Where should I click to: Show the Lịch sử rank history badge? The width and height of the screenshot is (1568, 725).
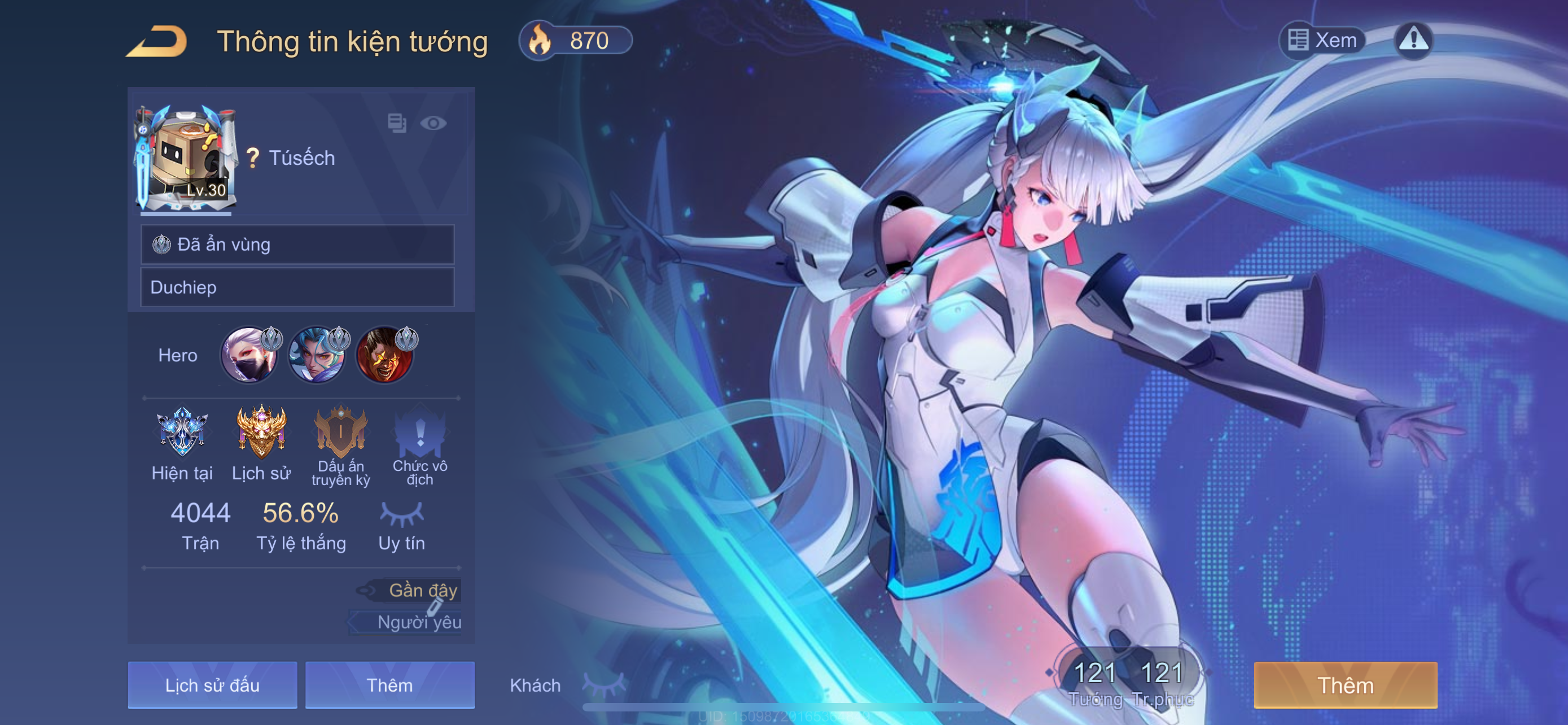[x=261, y=433]
